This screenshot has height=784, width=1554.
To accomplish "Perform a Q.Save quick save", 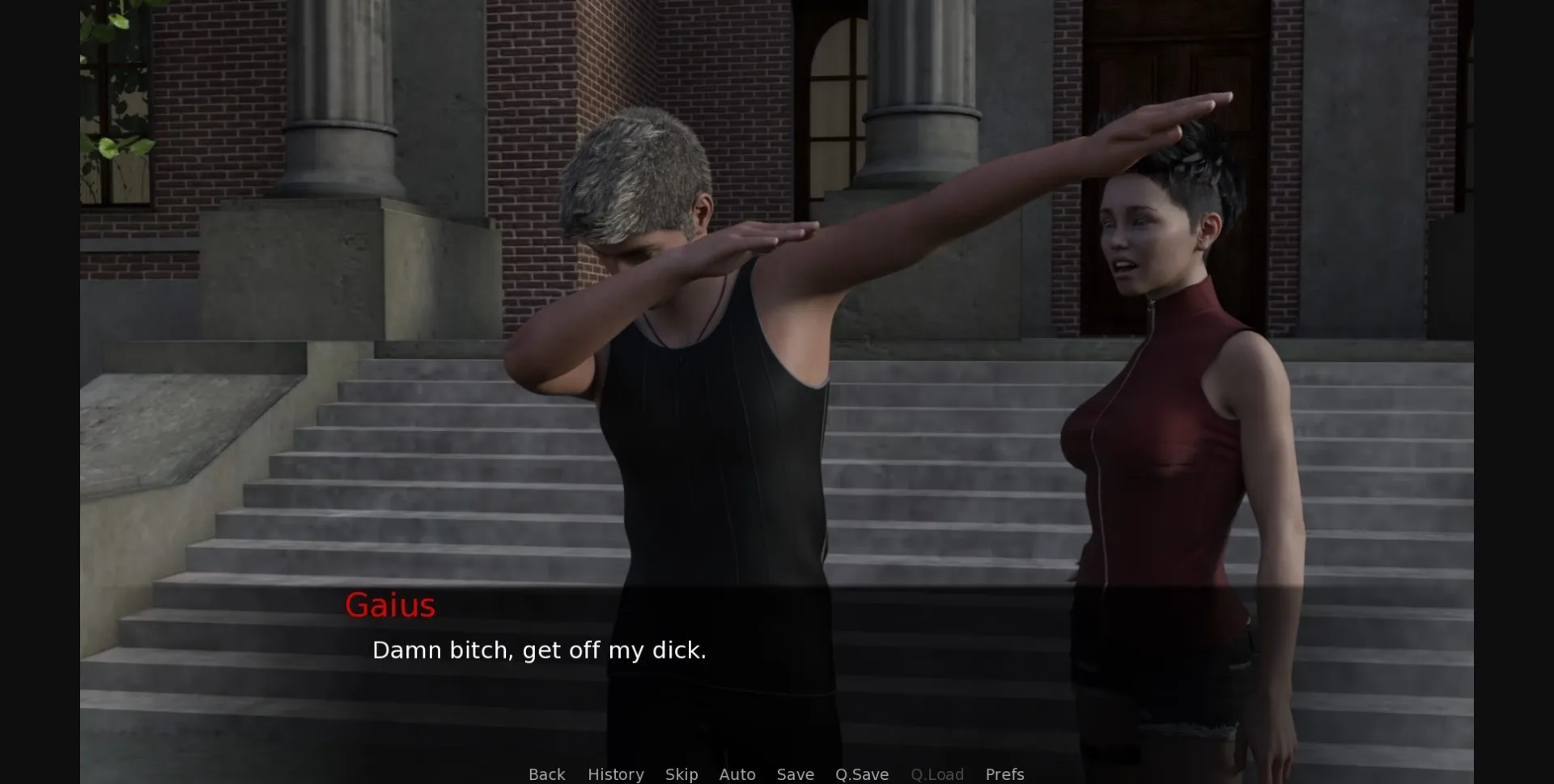I will [x=861, y=774].
